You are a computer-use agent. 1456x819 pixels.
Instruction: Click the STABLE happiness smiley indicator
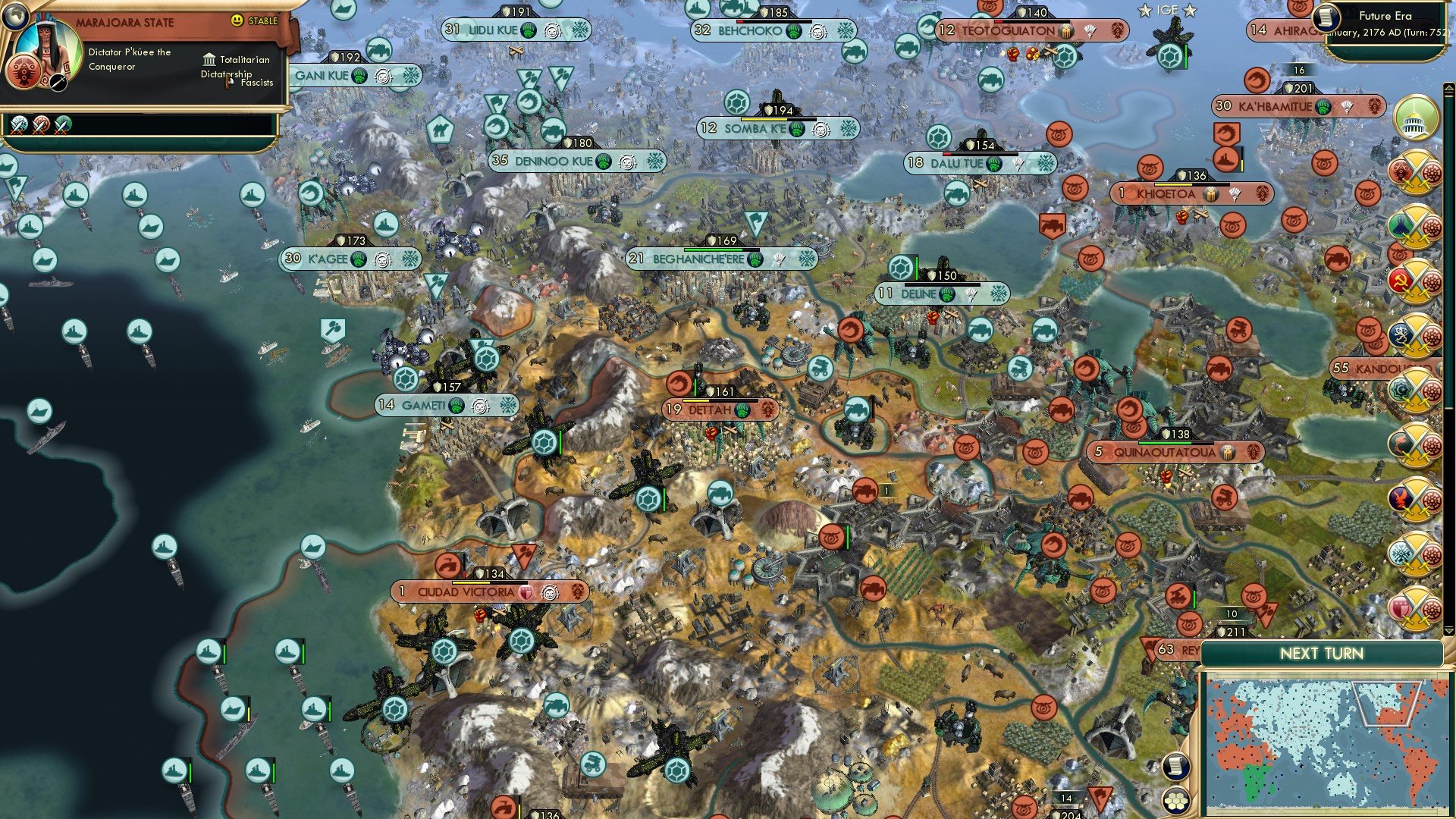click(237, 20)
